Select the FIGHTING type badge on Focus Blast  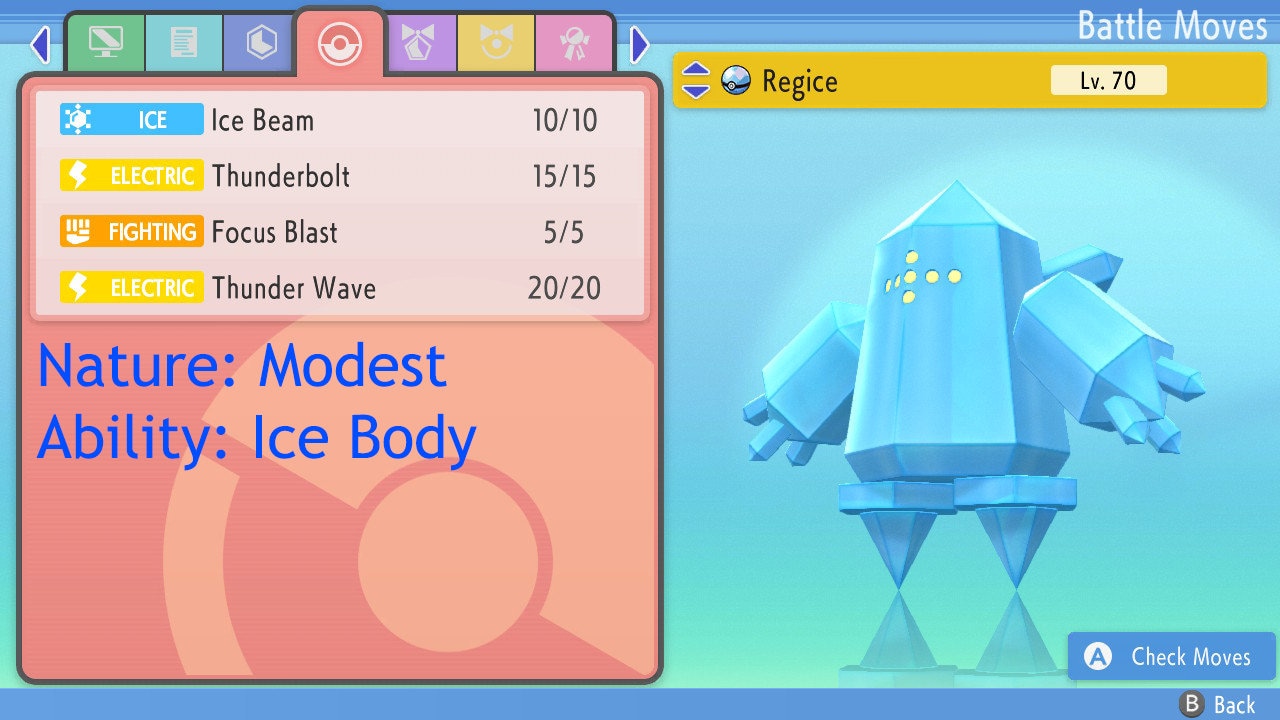tap(131, 231)
